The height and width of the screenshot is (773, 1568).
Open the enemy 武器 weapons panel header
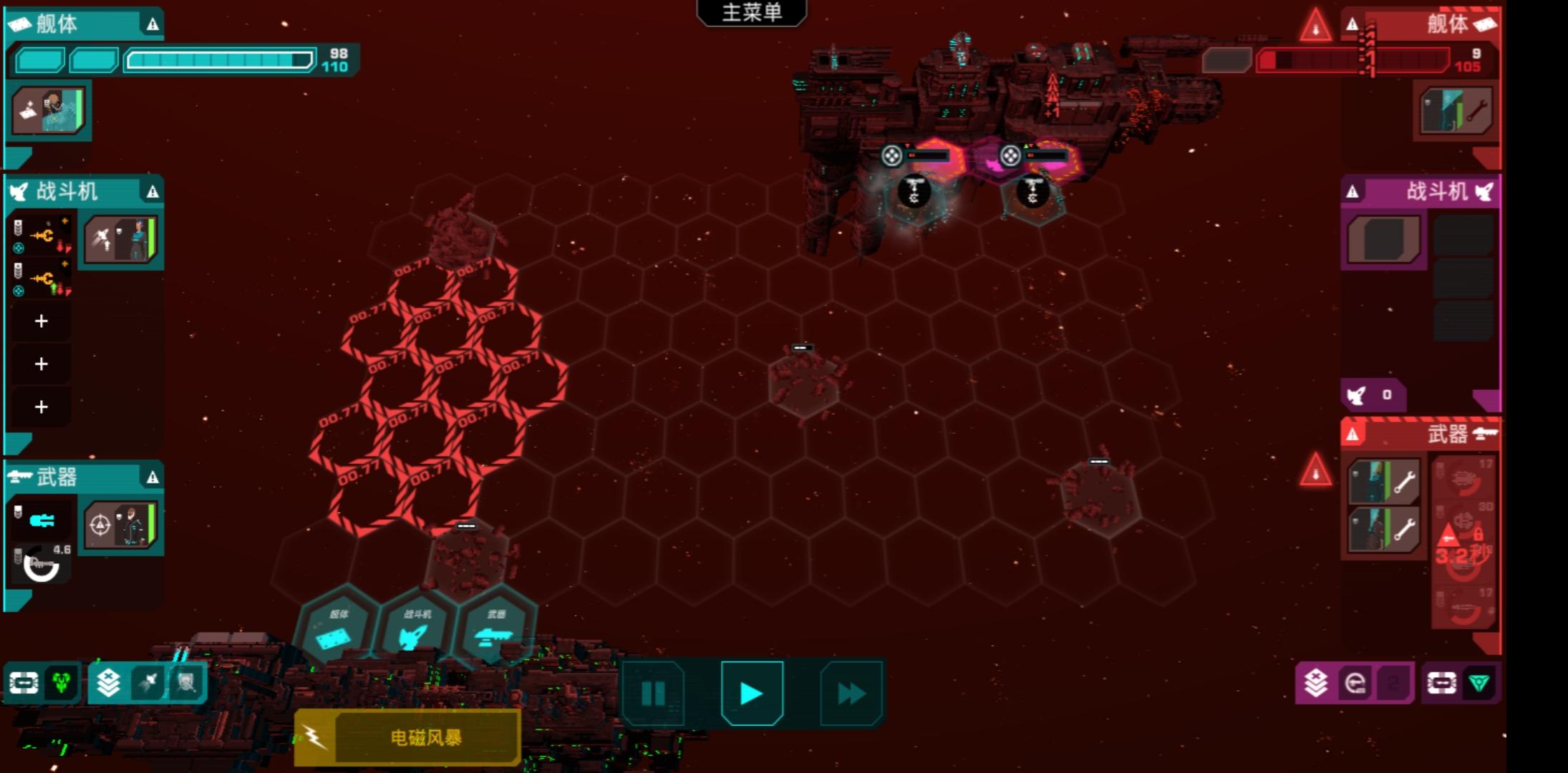[1421, 434]
